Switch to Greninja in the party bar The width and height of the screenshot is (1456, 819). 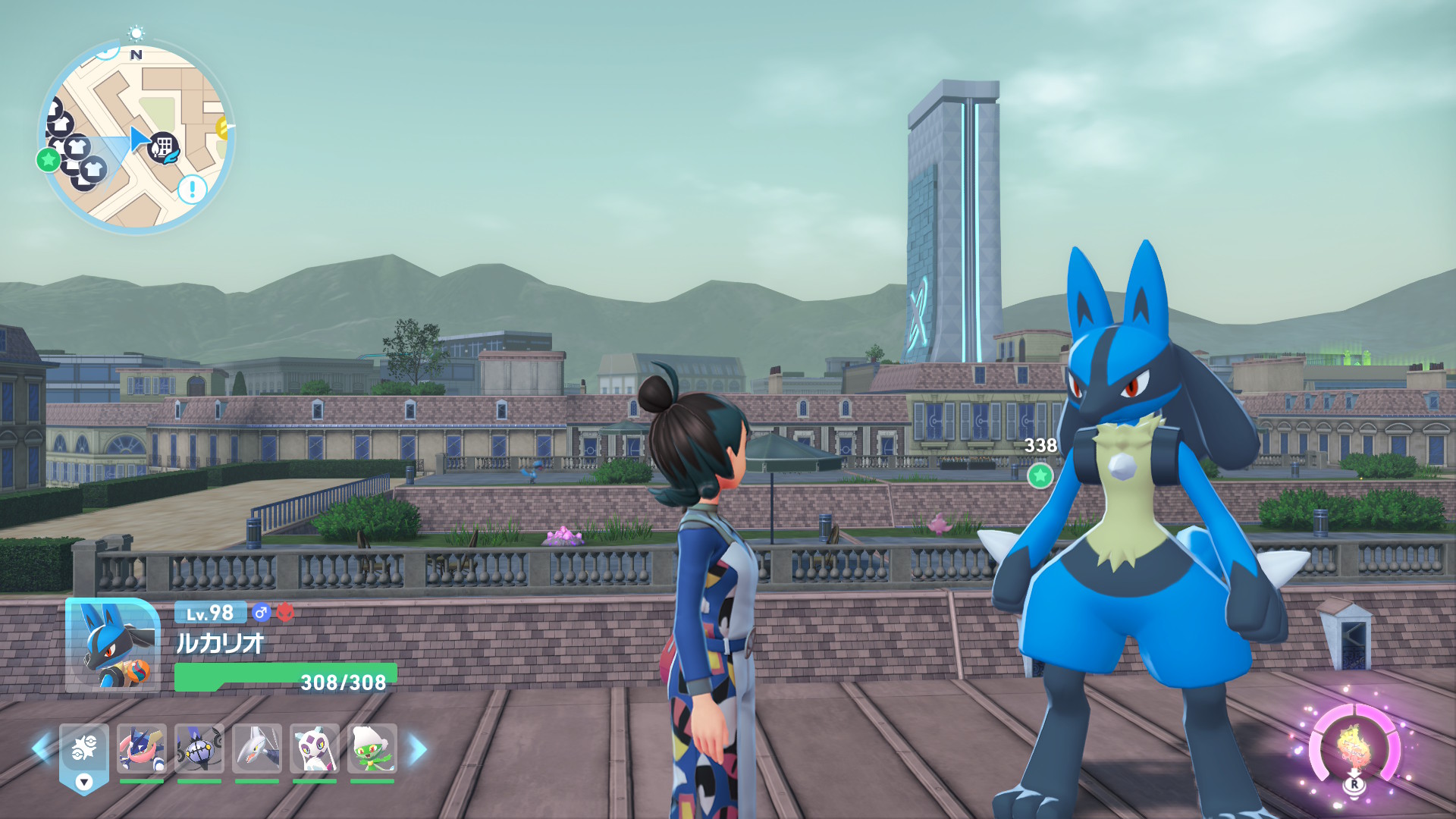point(142,748)
